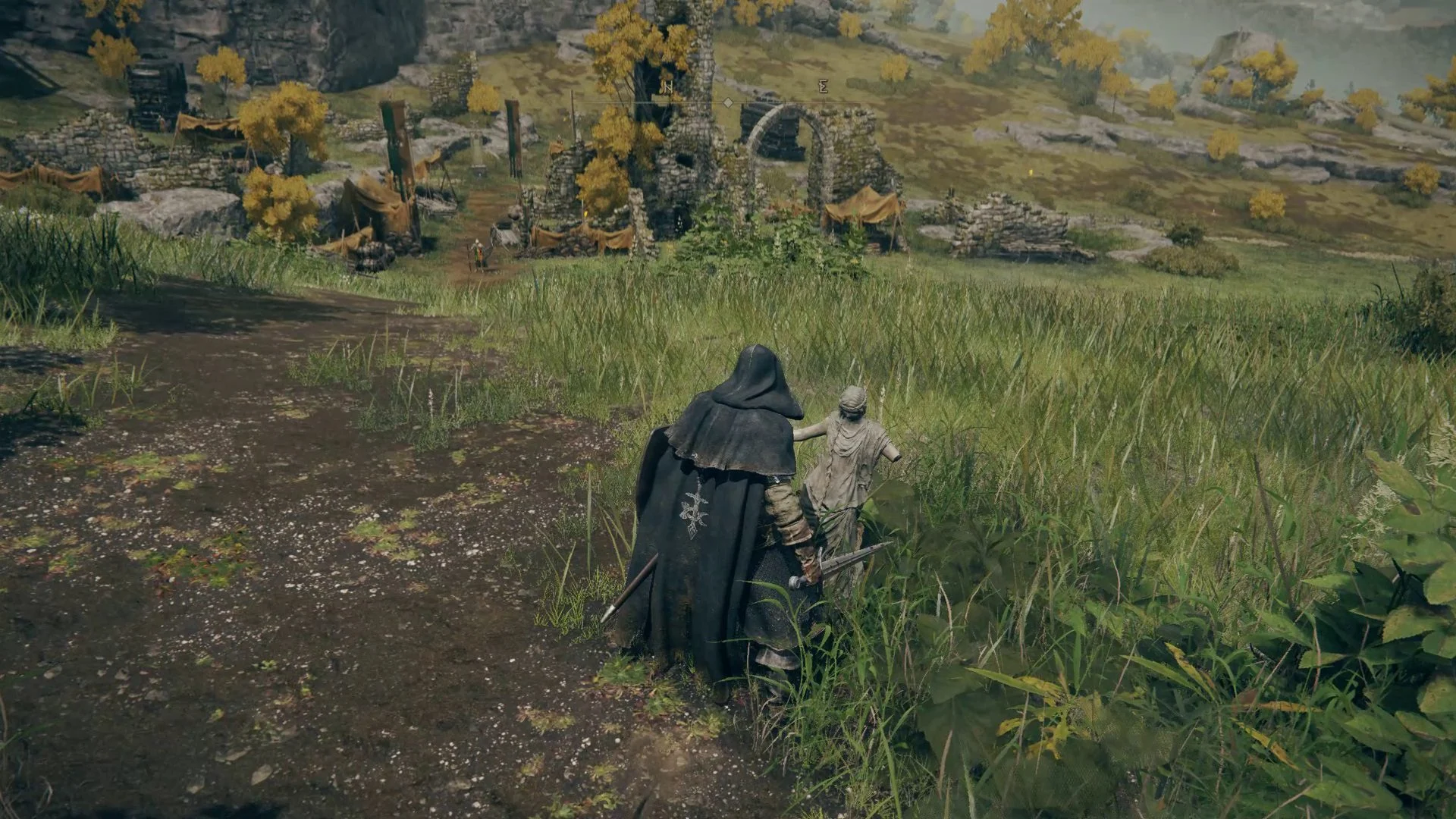1456x819 pixels.
Task: Click the North marker on the compass
Action: (667, 88)
